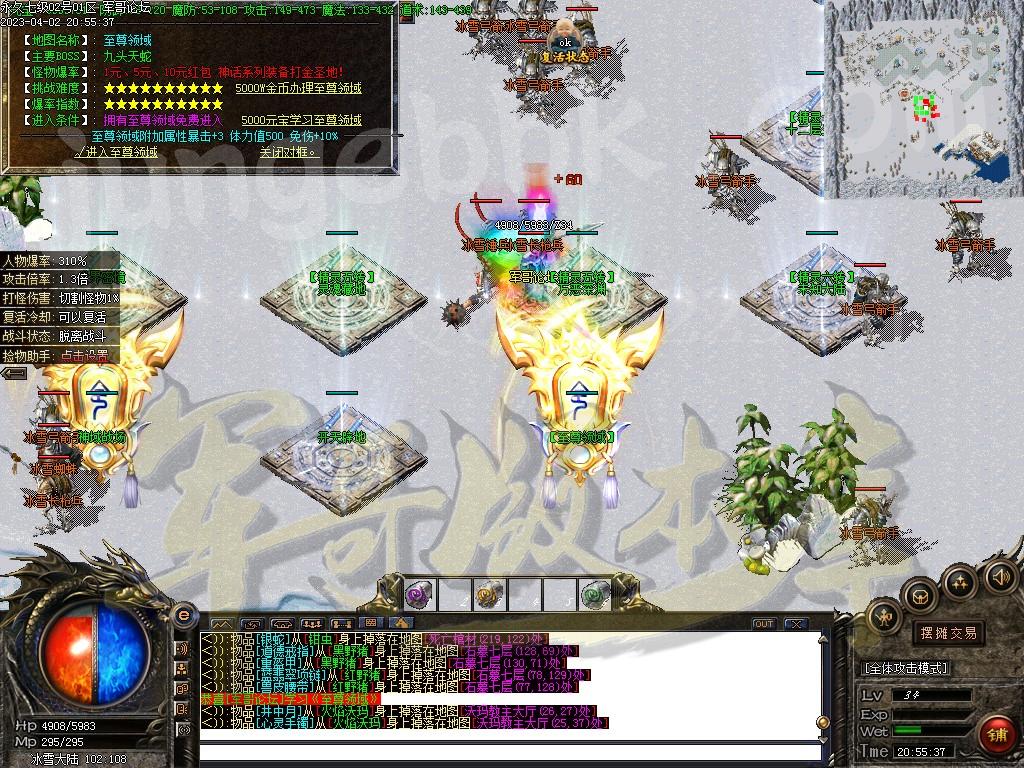Viewport: 1024px width, 768px height.
Task: Select the 5000元宝学习至尊领域 option
Action: (302, 120)
